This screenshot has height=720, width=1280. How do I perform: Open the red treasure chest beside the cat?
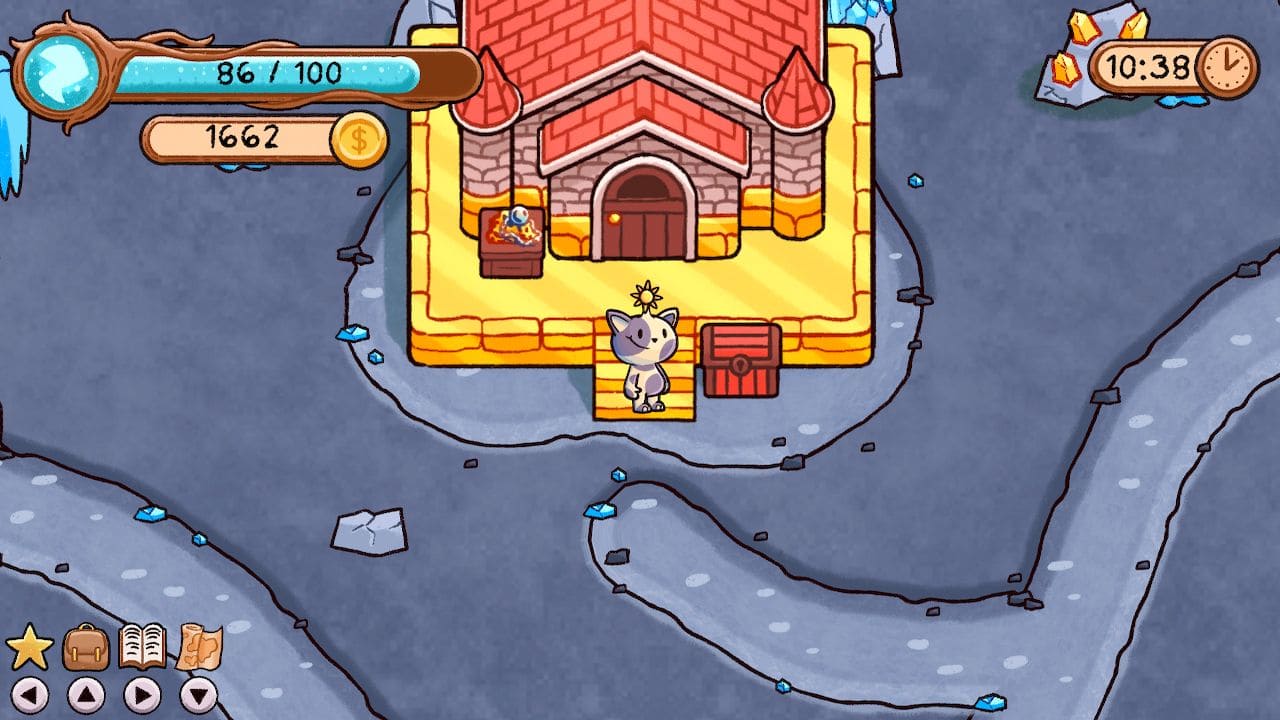click(x=740, y=360)
